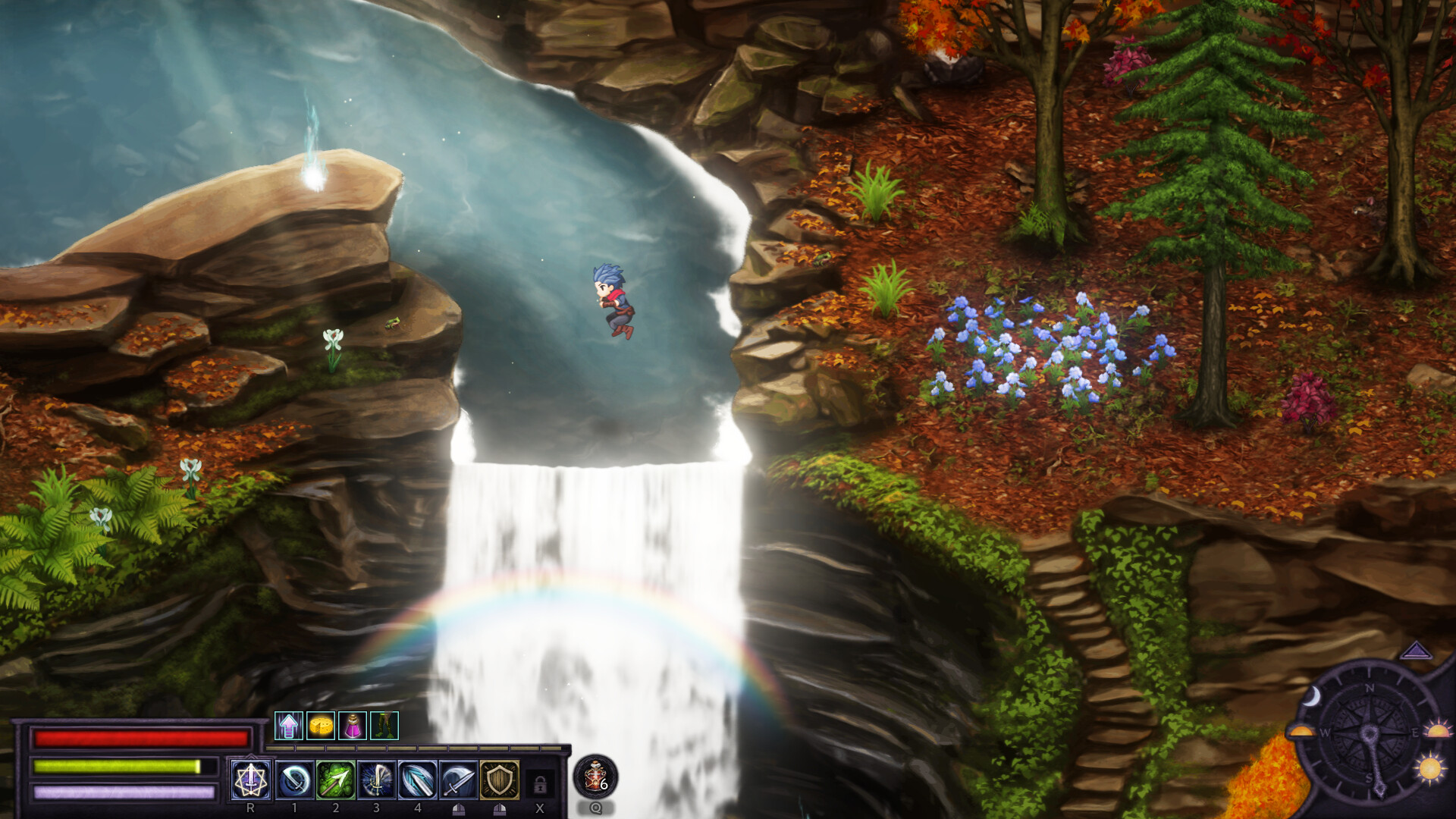
Task: Trigger the radiant sword strike skill
Action: pos(376,780)
